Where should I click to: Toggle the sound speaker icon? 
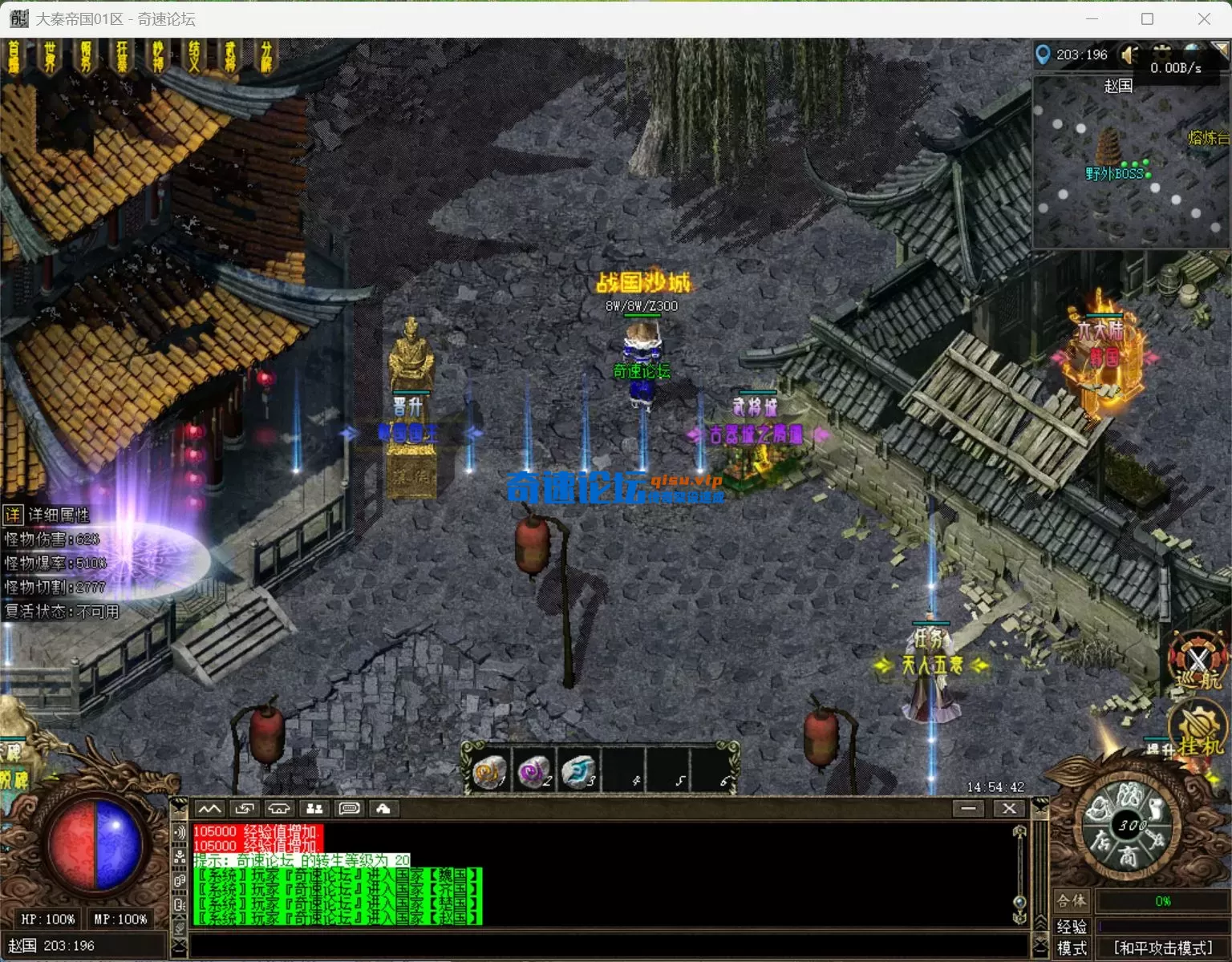coord(1129,55)
